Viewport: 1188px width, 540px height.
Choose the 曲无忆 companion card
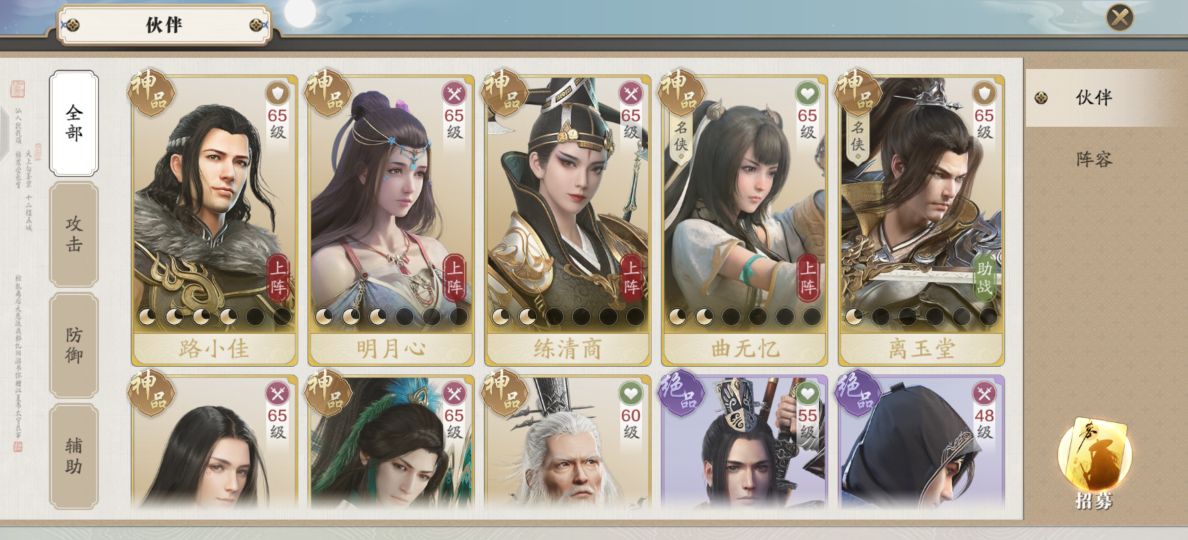(x=744, y=220)
